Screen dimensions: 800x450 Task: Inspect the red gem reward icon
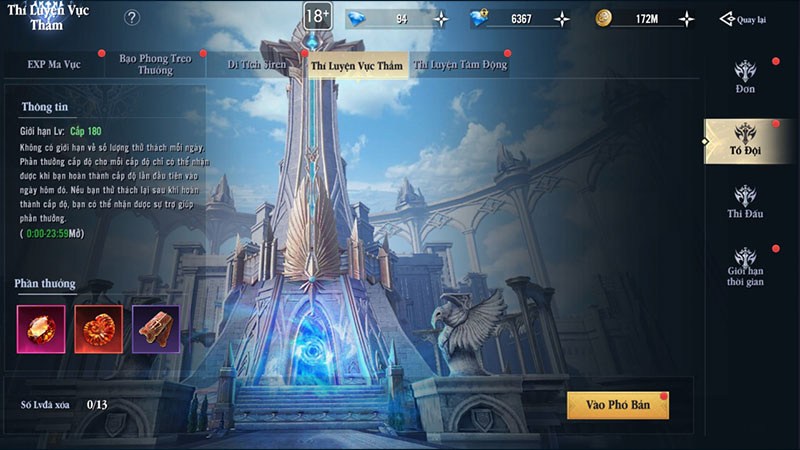[x=41, y=329]
